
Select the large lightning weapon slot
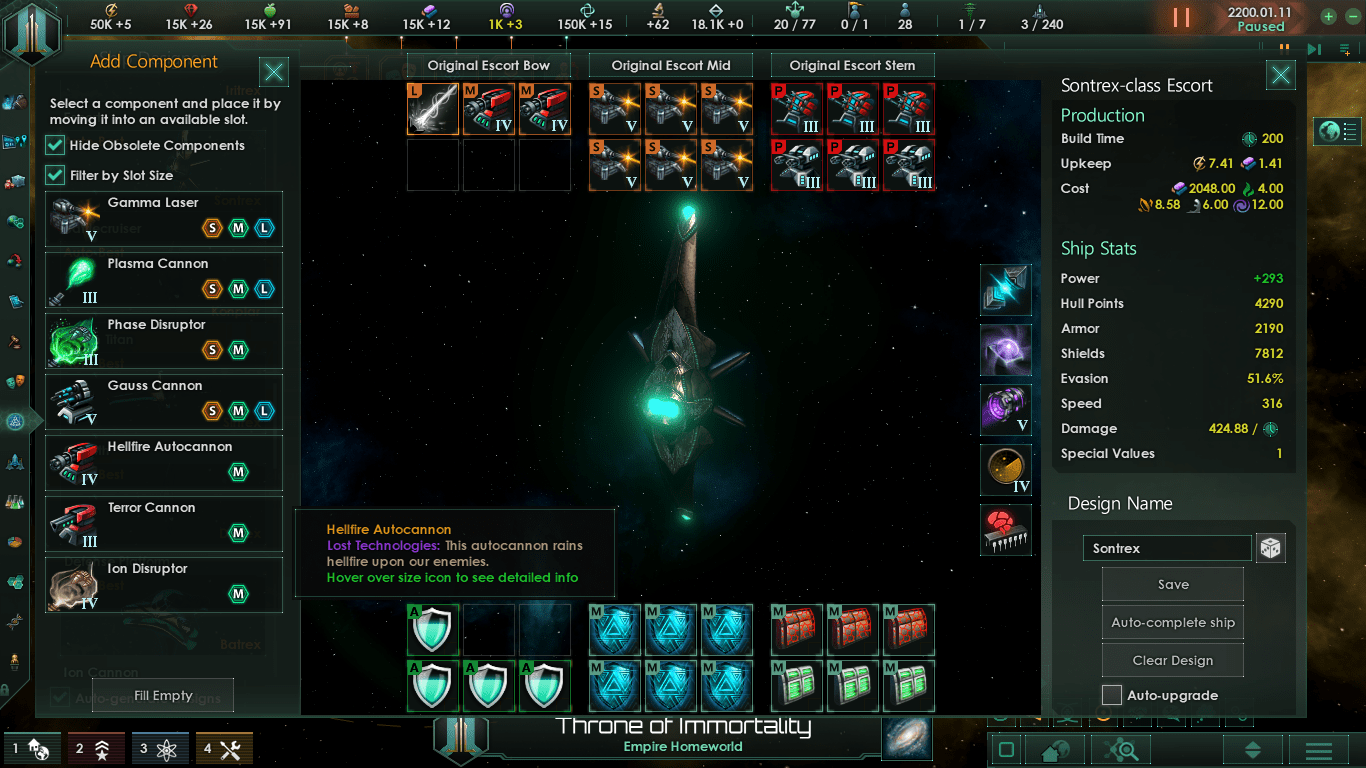pyautogui.click(x=433, y=109)
